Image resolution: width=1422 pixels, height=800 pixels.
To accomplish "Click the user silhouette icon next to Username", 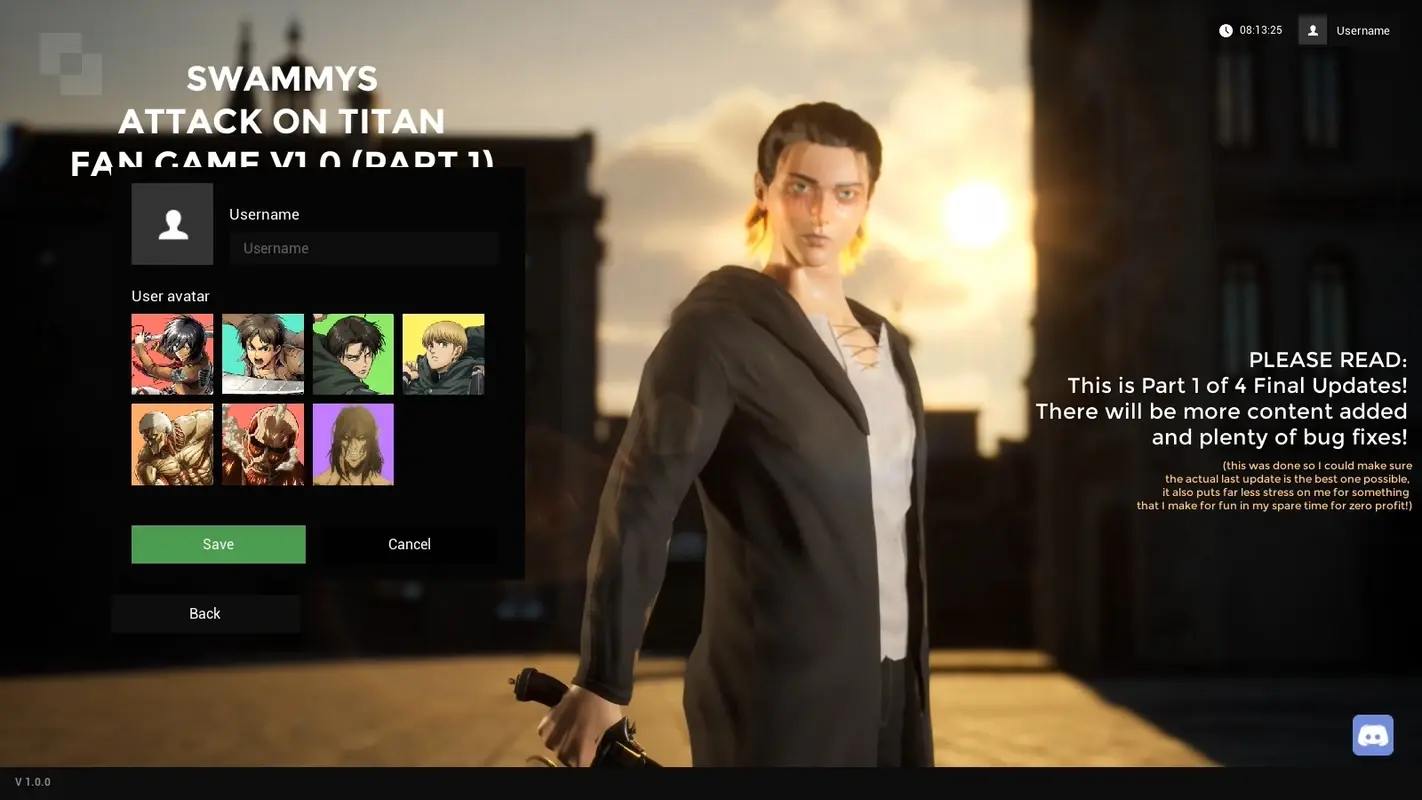I will click(1311, 29).
